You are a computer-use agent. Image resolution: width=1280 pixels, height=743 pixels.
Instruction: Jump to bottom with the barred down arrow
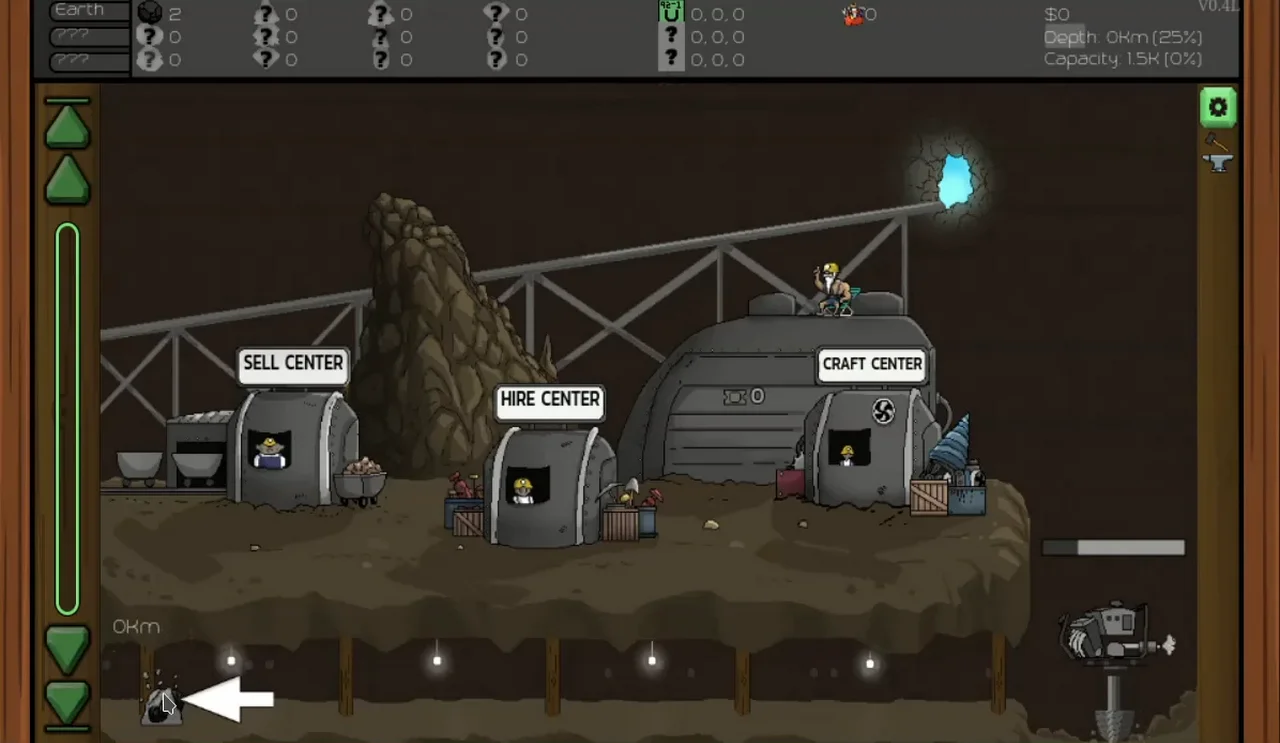67,703
